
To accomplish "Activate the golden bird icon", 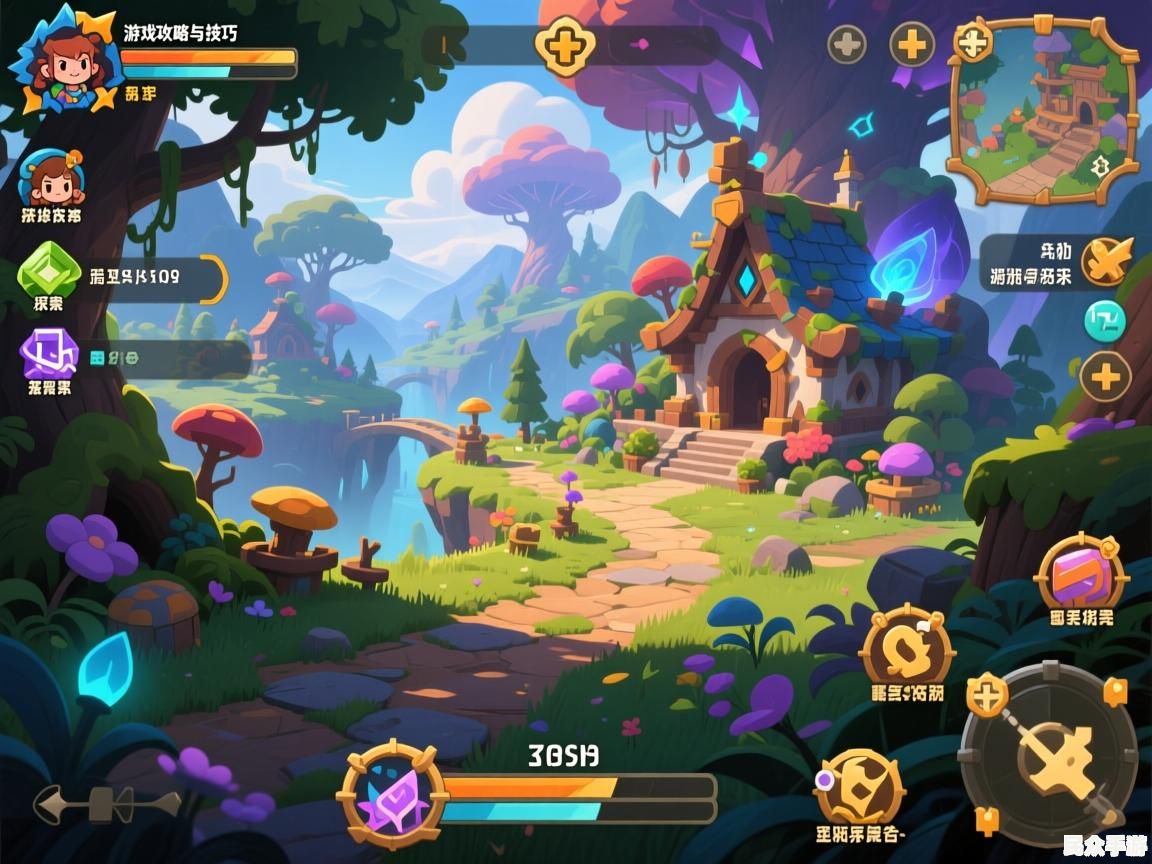I will point(1107,261).
